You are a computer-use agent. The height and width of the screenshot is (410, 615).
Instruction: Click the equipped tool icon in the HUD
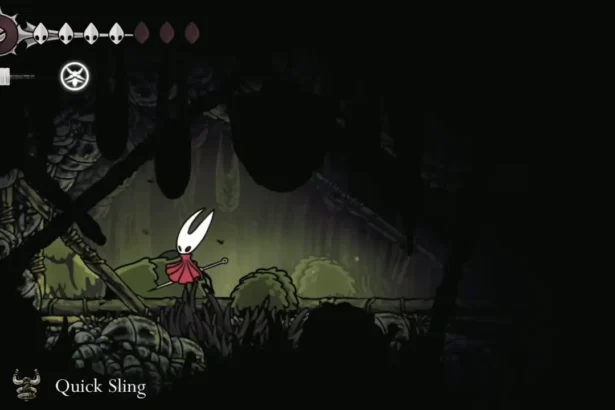72,75
